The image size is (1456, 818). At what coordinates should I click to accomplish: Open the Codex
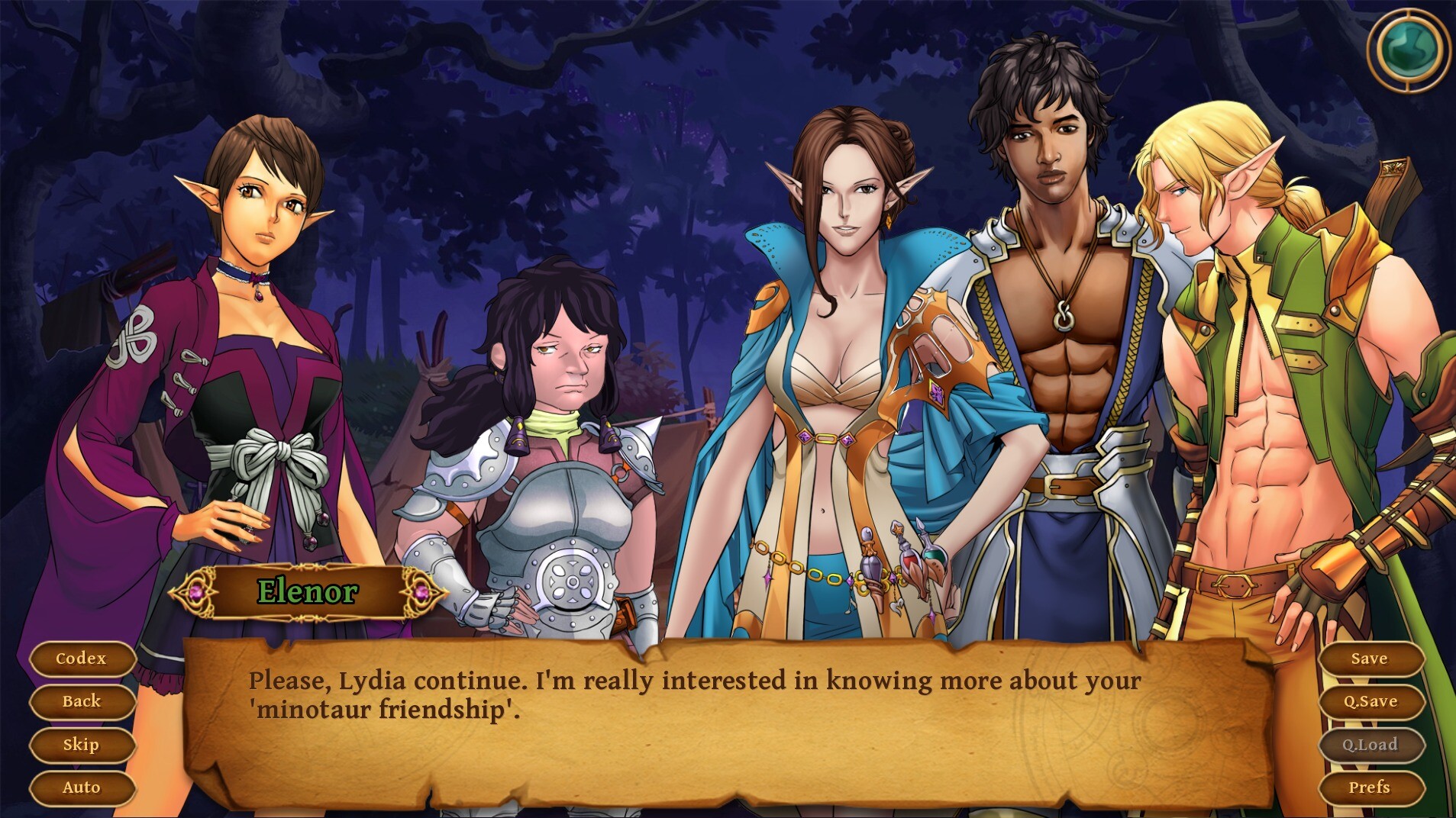click(x=82, y=659)
